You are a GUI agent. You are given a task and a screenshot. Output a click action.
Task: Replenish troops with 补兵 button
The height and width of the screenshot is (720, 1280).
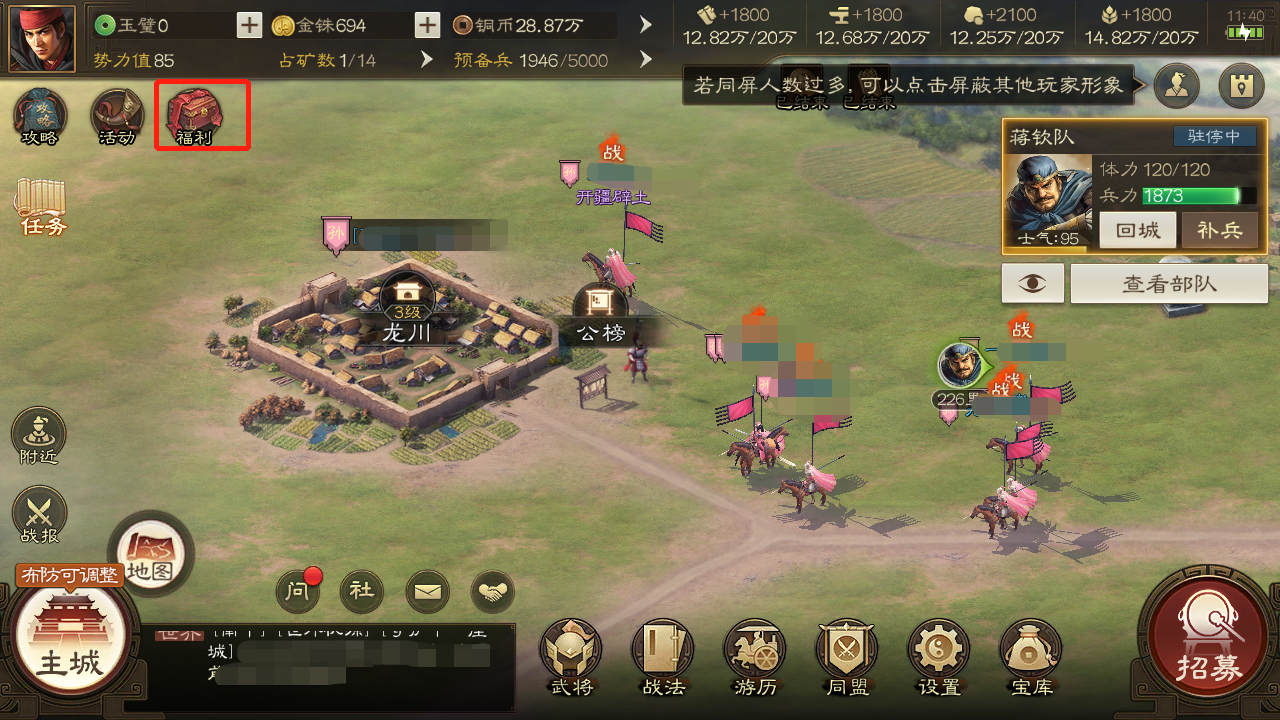(1219, 230)
